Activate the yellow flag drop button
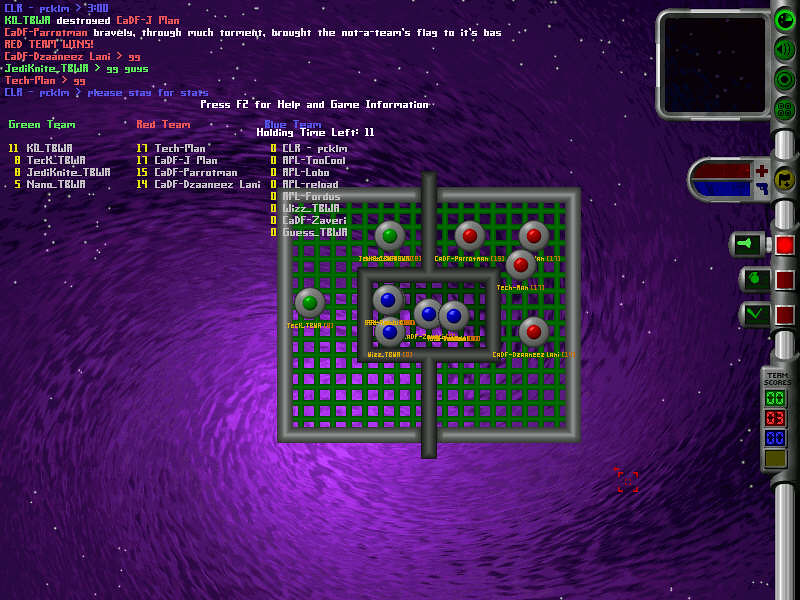This screenshot has height=600, width=800. pyautogui.click(x=786, y=180)
